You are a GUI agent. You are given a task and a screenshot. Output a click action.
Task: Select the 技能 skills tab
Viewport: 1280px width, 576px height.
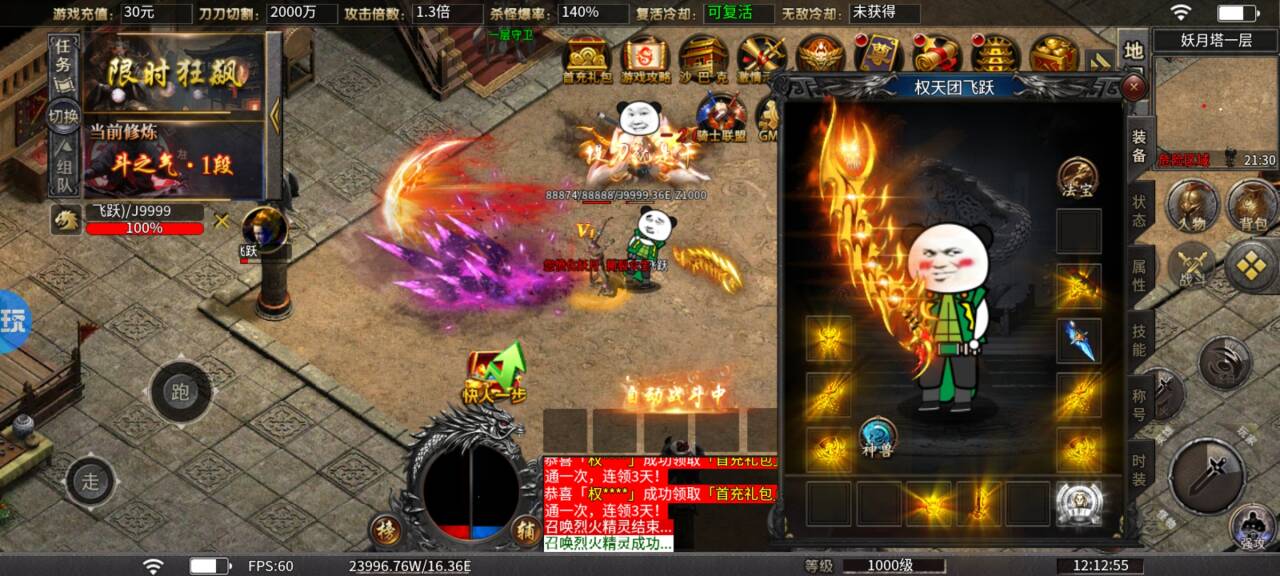pyautogui.click(x=1139, y=340)
